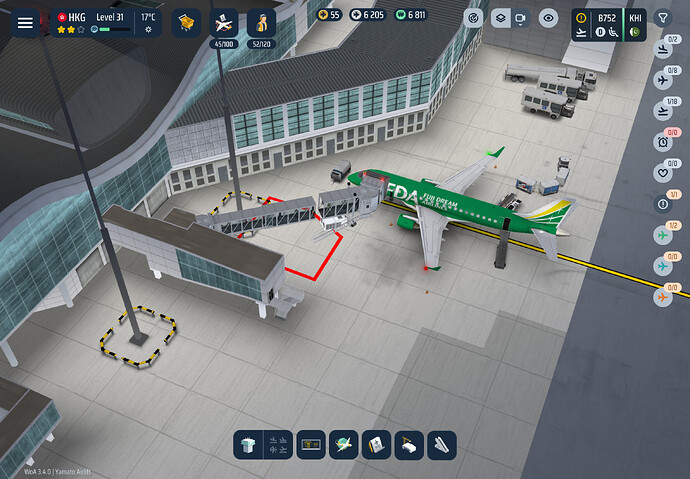Open the yellow shopping cart store
Screen dimensions: 690x479
pos(186,22)
